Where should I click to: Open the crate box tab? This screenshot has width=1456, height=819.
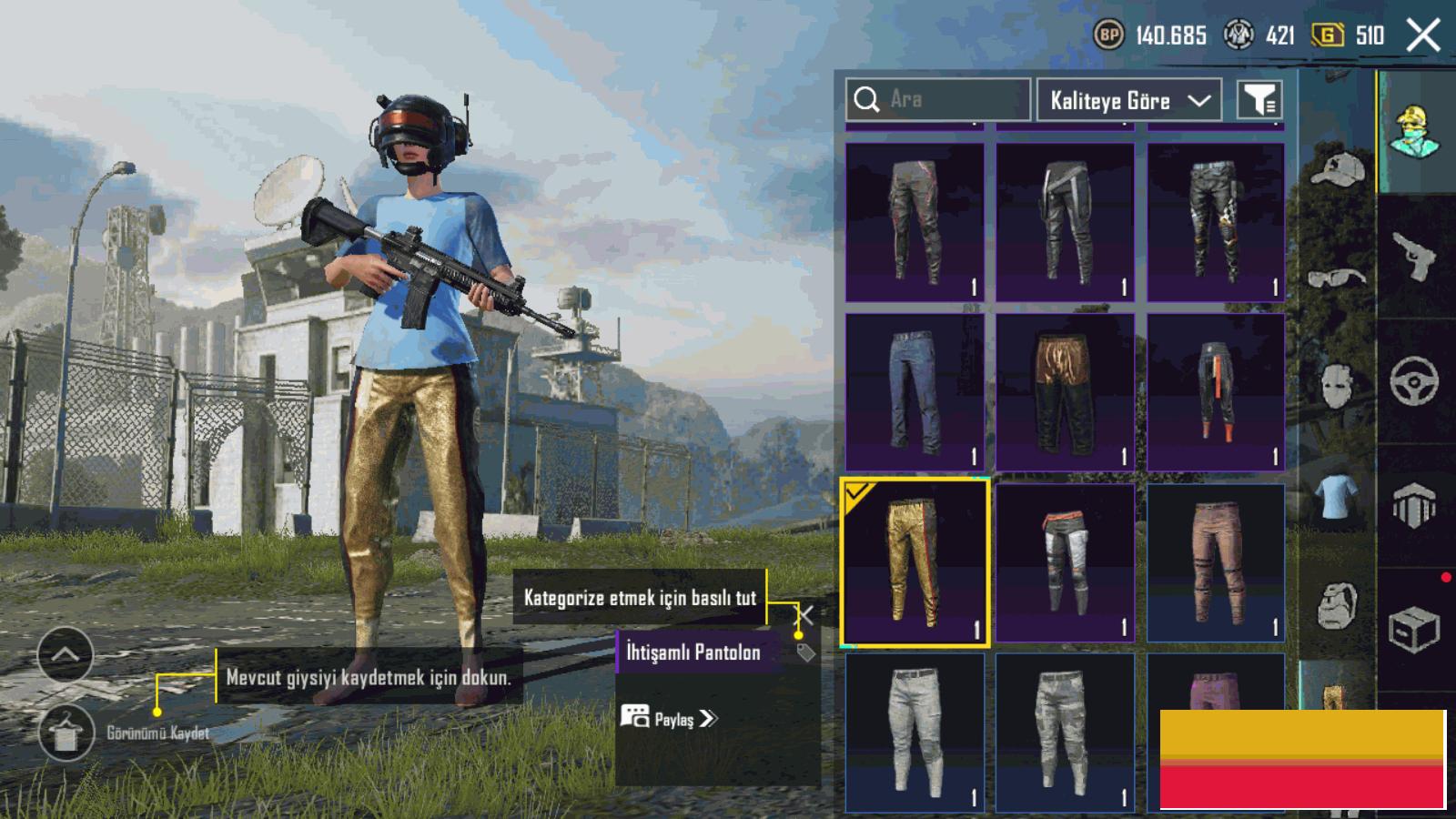point(1413,629)
